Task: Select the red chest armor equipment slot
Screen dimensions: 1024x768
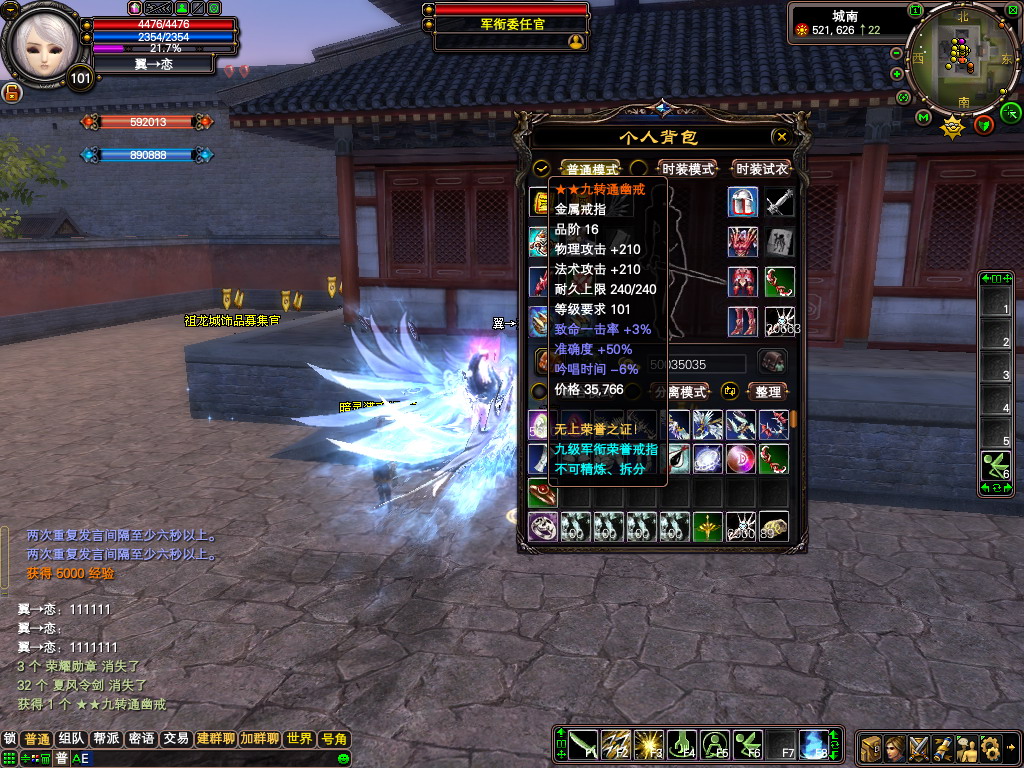Action: coord(742,281)
